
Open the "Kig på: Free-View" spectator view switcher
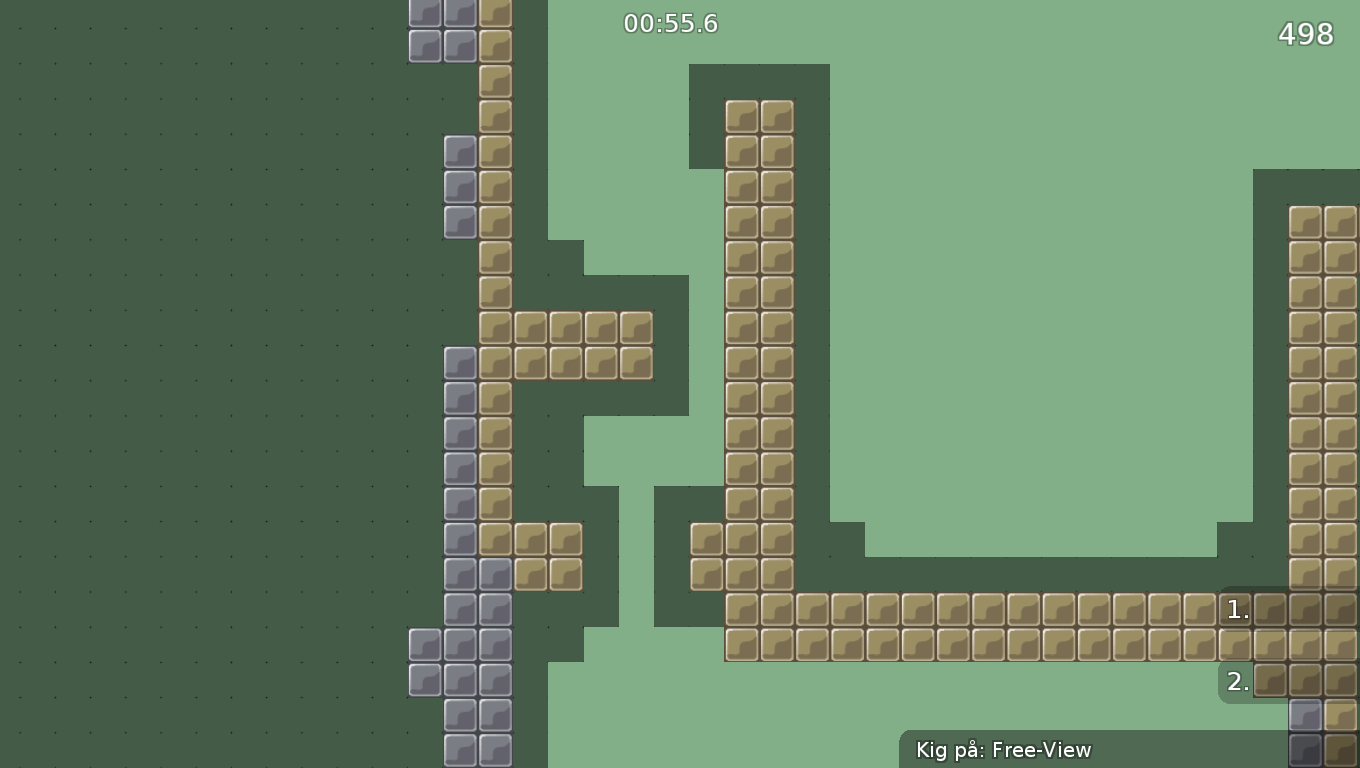1000,749
